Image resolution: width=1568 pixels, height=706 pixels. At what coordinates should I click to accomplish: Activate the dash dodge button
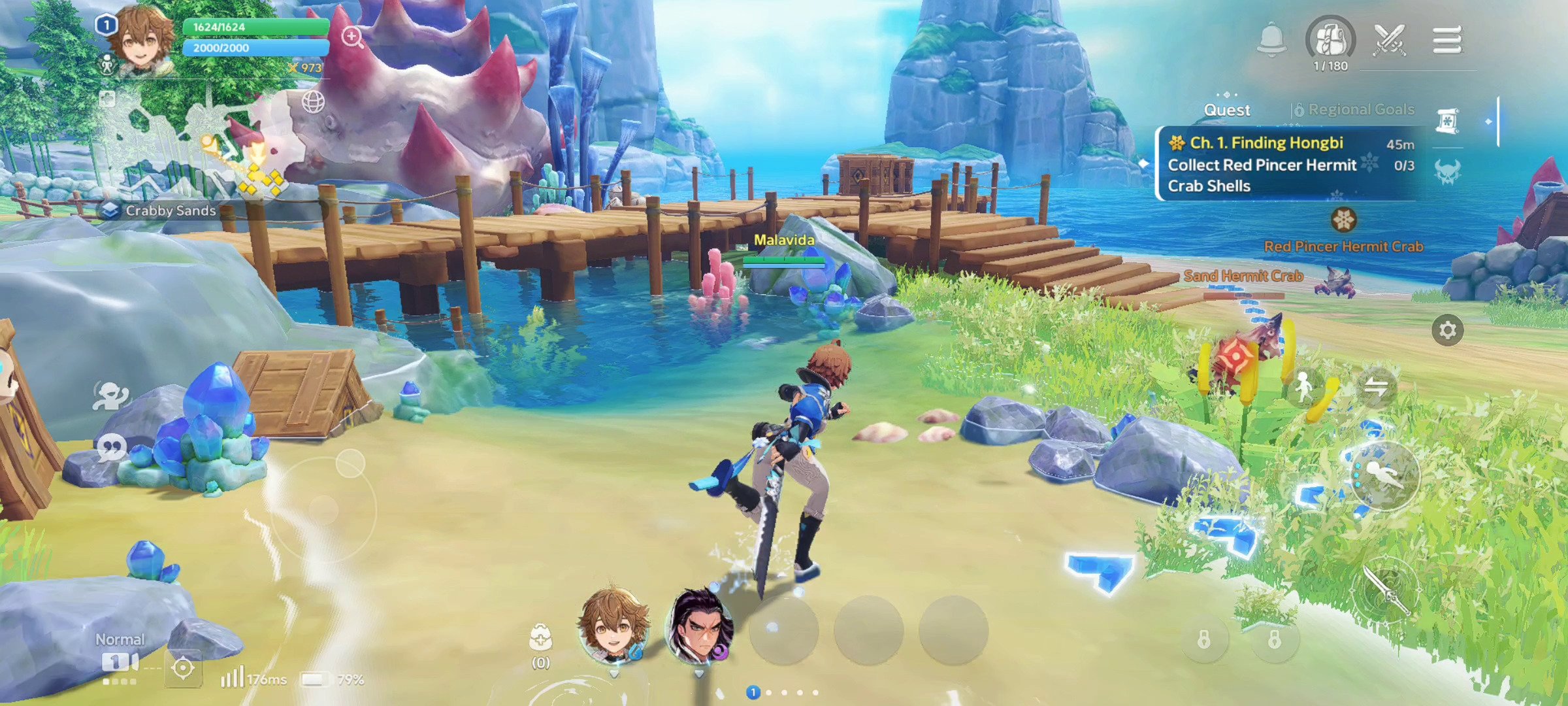[1384, 475]
